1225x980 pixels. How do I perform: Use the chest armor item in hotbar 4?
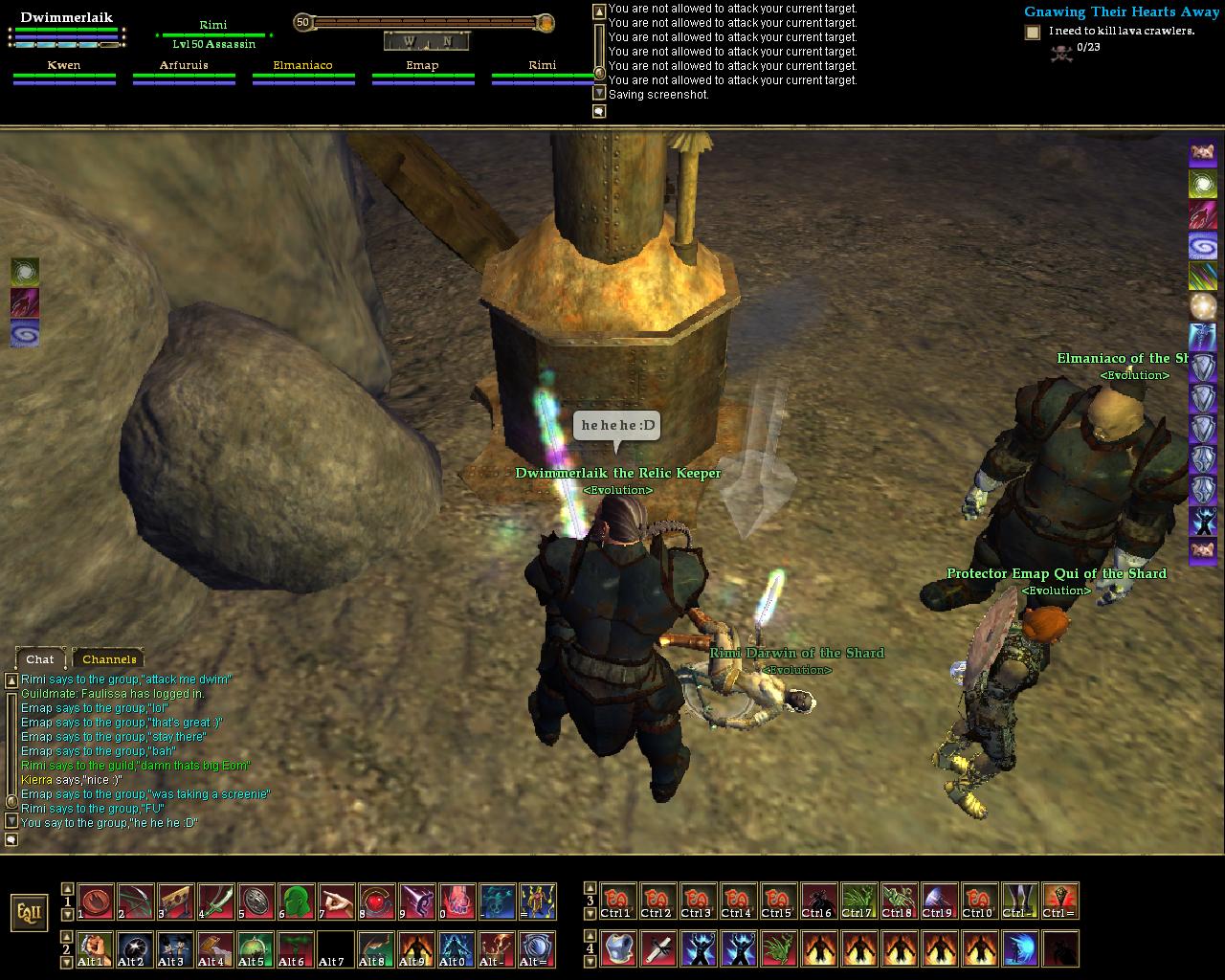617,948
